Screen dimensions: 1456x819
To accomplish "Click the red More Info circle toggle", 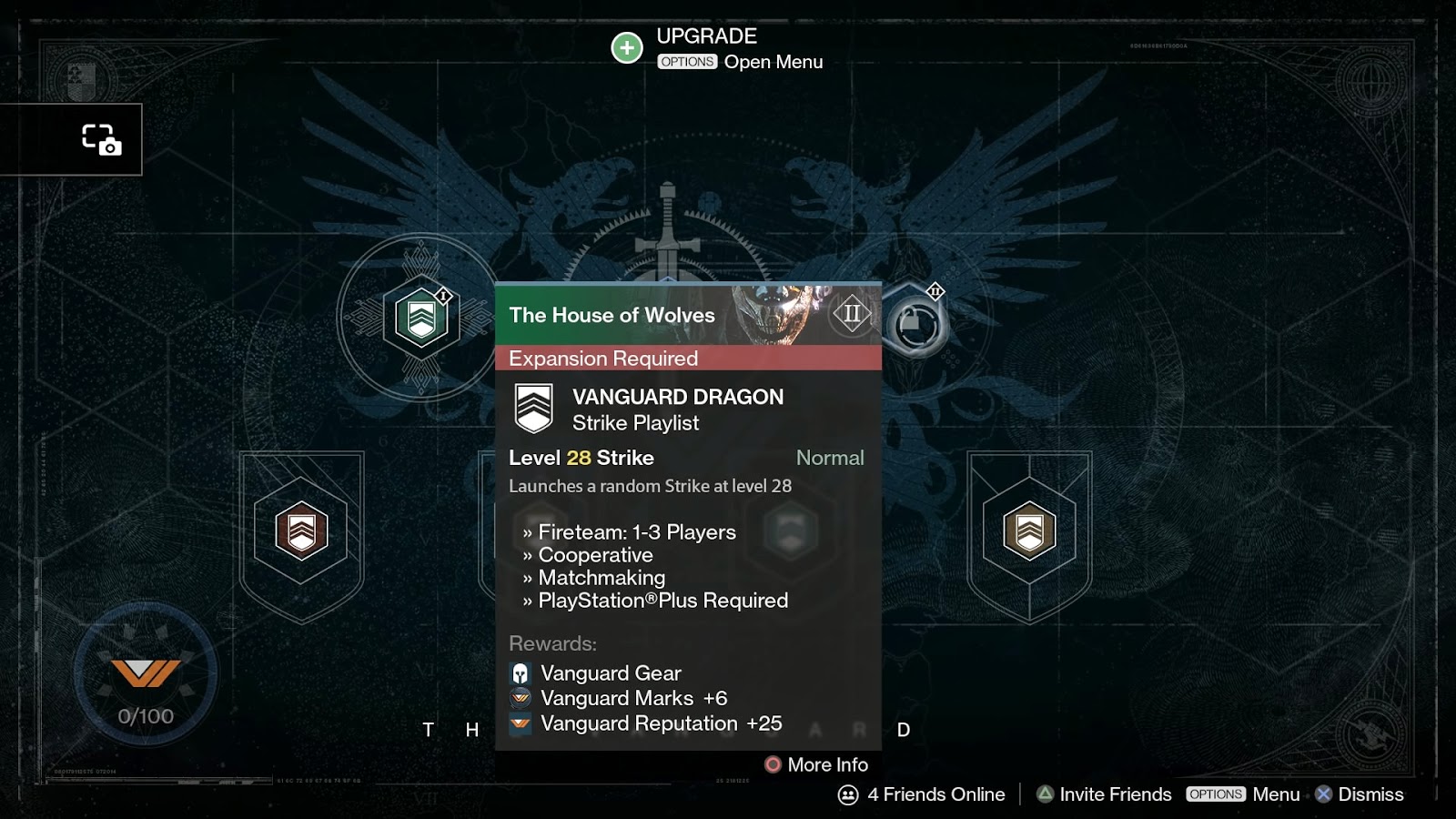I will [x=773, y=764].
